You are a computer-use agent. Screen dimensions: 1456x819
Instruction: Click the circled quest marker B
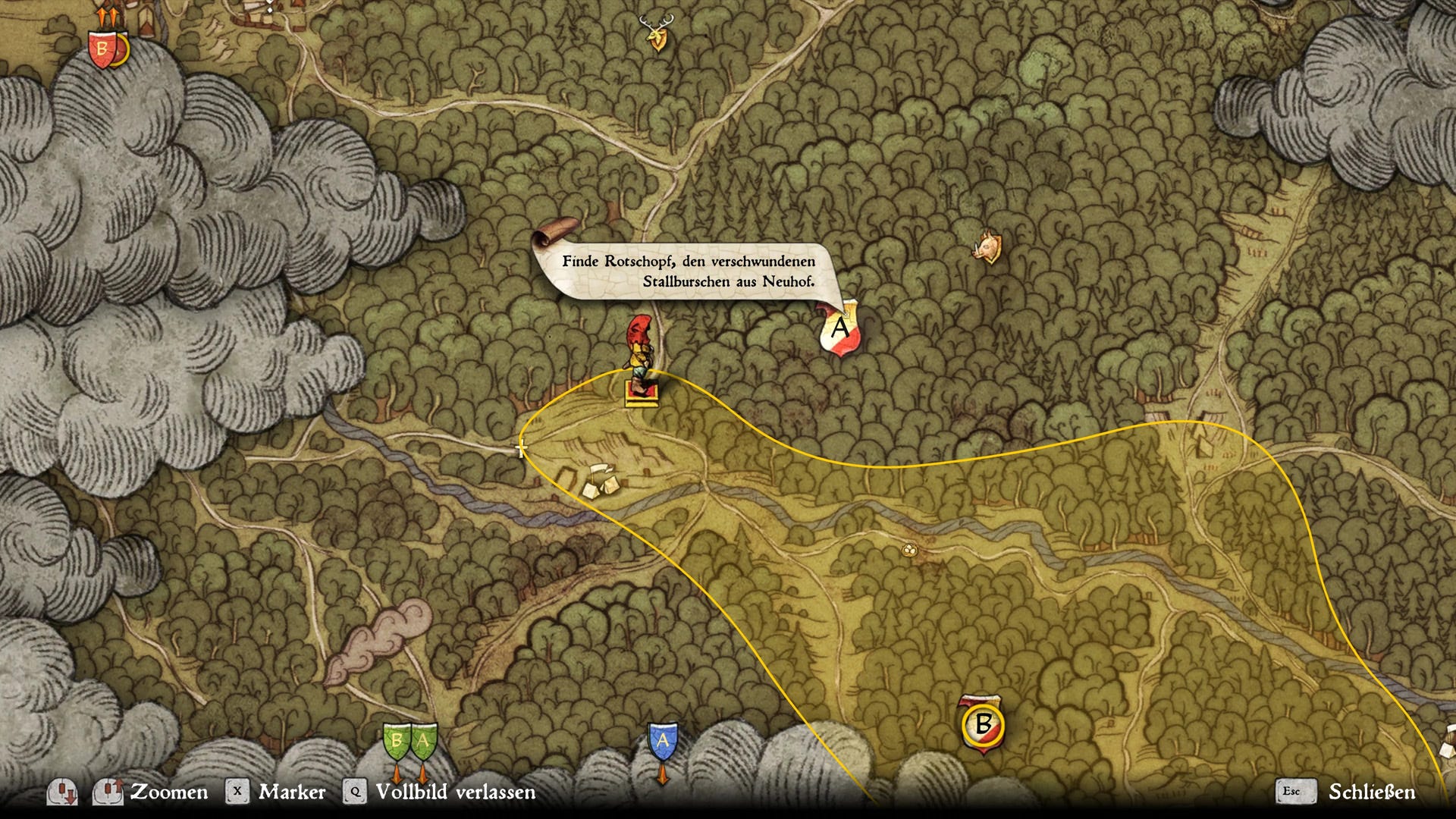coord(983,724)
